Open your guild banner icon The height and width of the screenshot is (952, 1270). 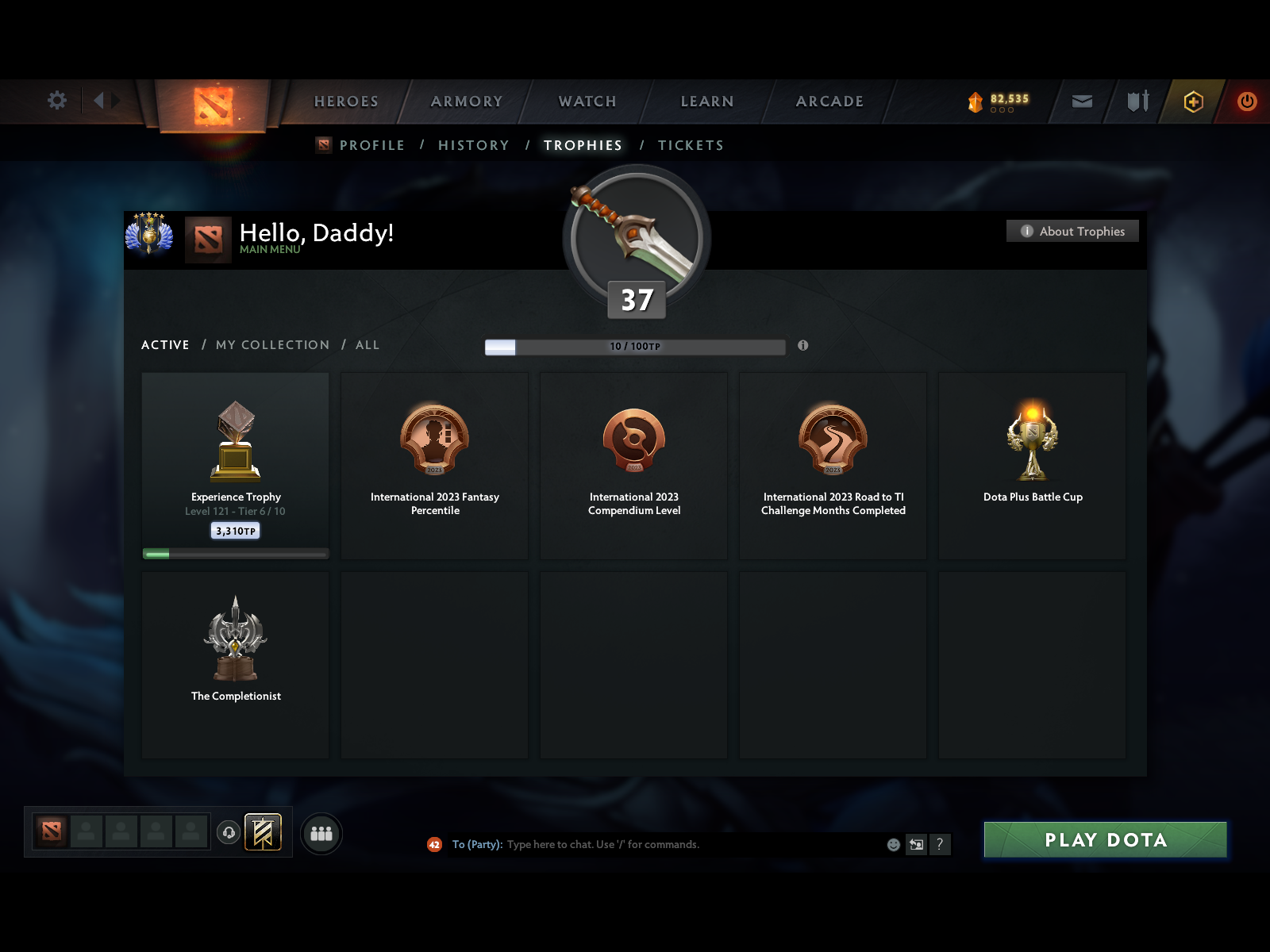(264, 834)
